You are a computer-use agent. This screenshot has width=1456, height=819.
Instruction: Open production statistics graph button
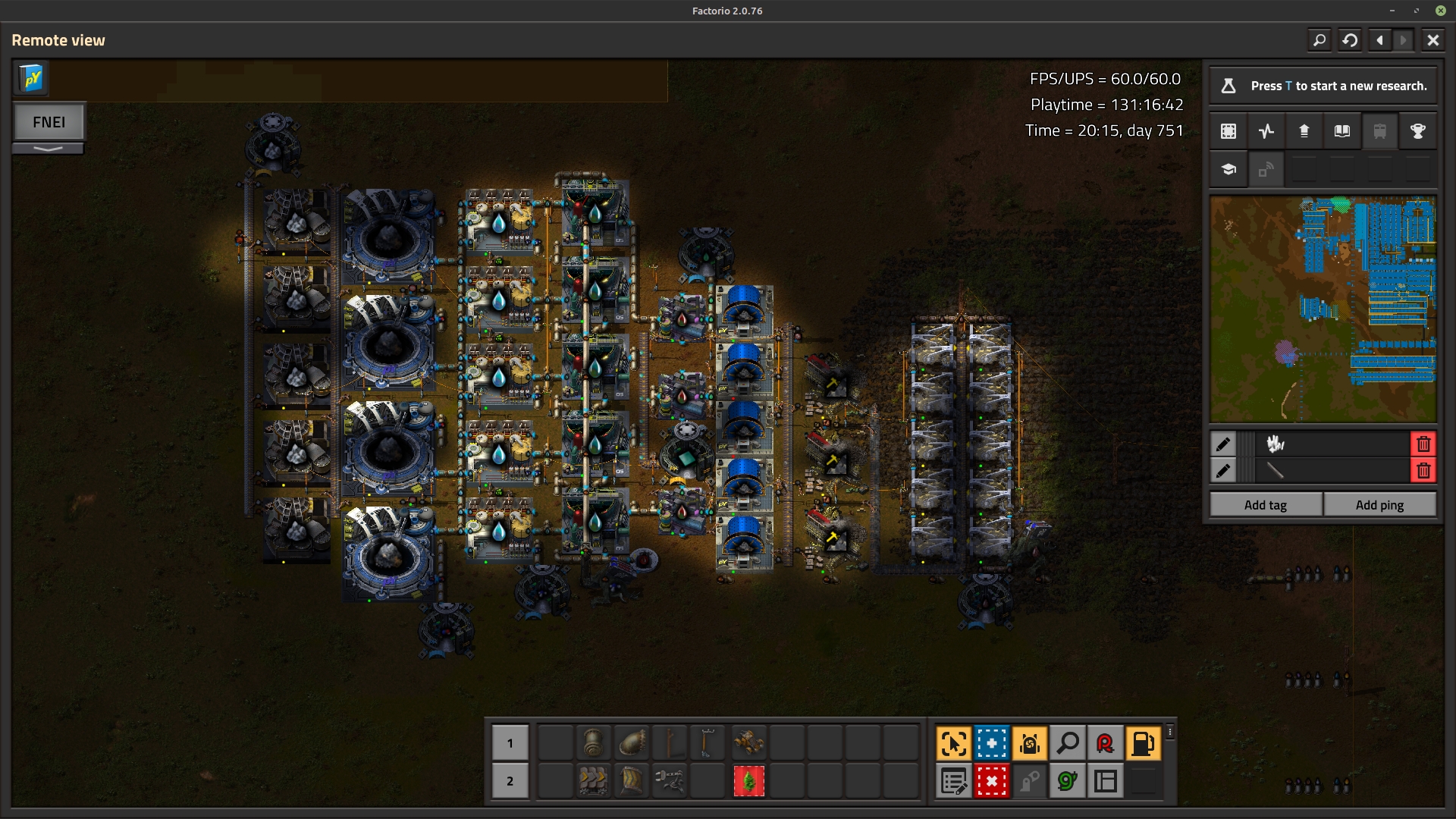(x=1266, y=131)
